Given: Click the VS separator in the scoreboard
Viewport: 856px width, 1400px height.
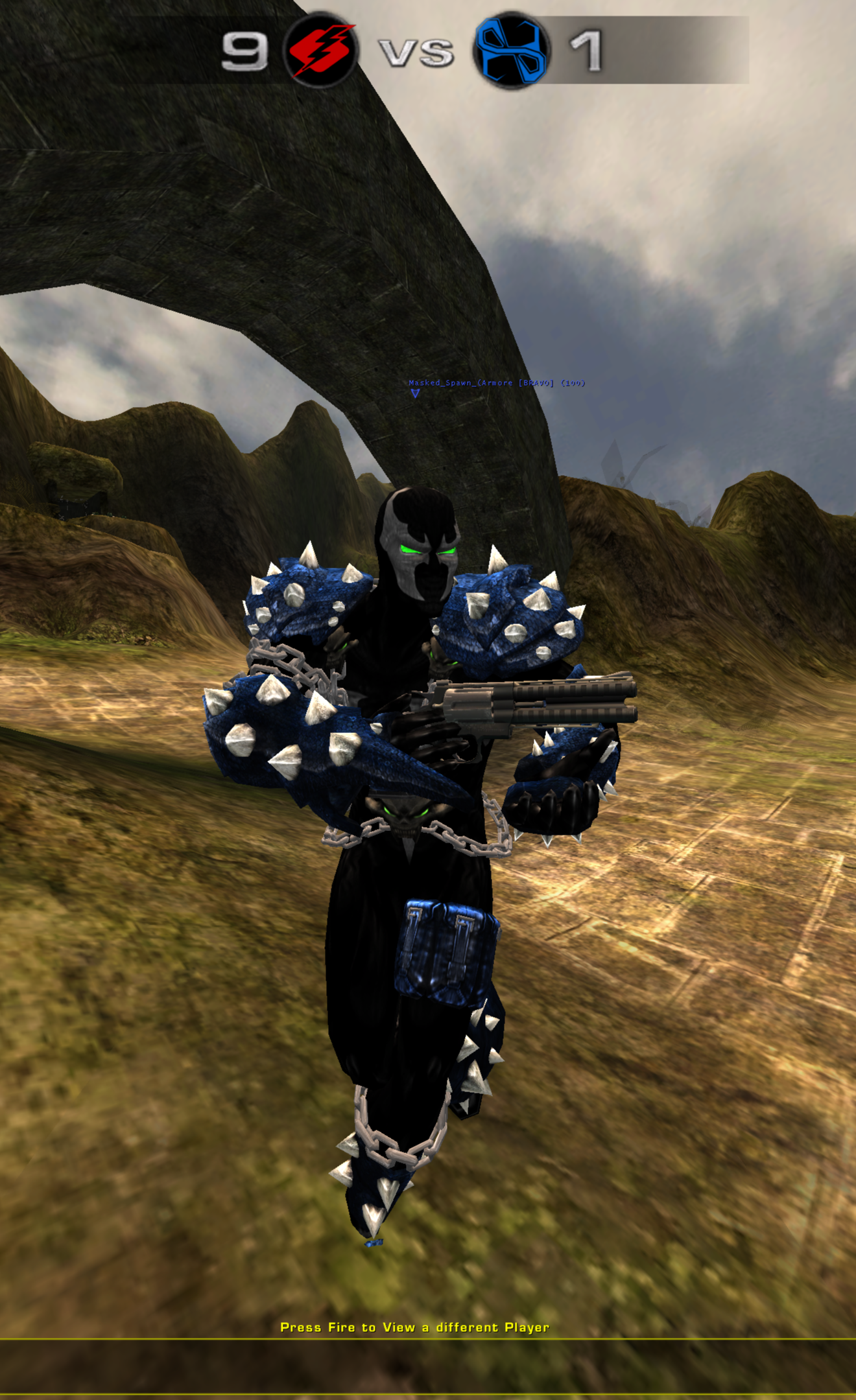Looking at the screenshot, I should [x=413, y=52].
